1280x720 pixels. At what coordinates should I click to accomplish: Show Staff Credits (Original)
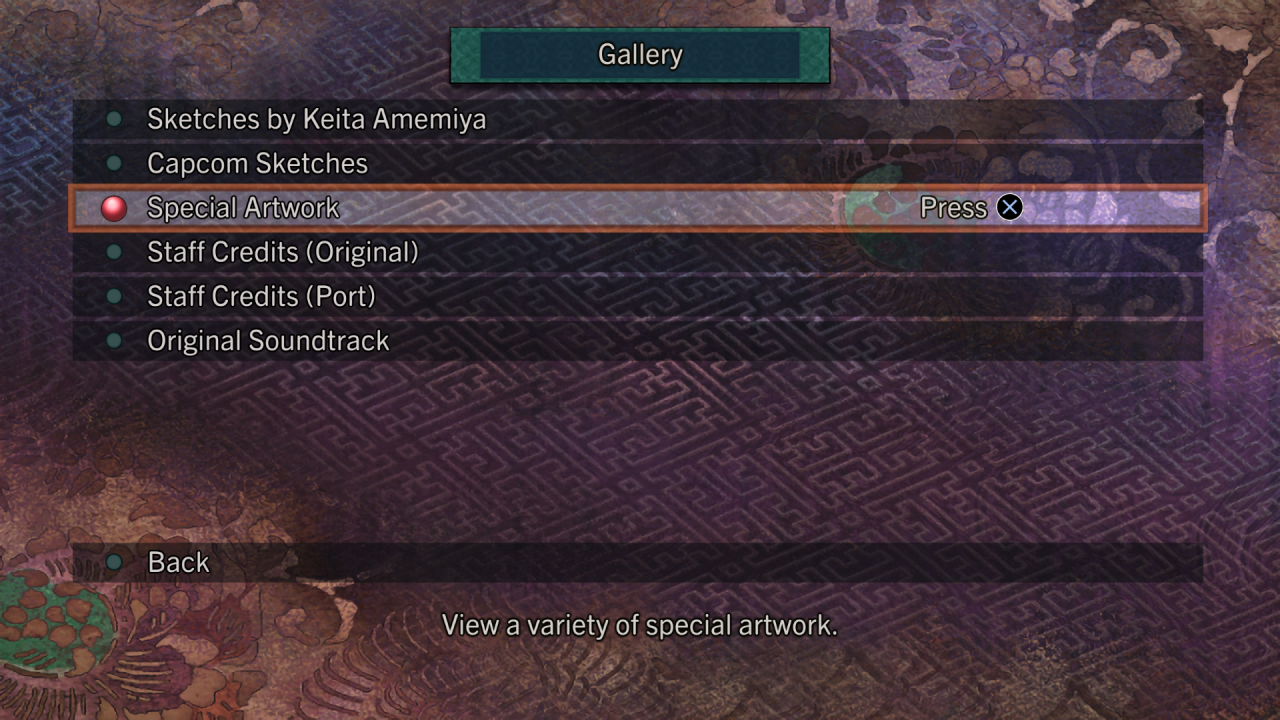point(282,252)
